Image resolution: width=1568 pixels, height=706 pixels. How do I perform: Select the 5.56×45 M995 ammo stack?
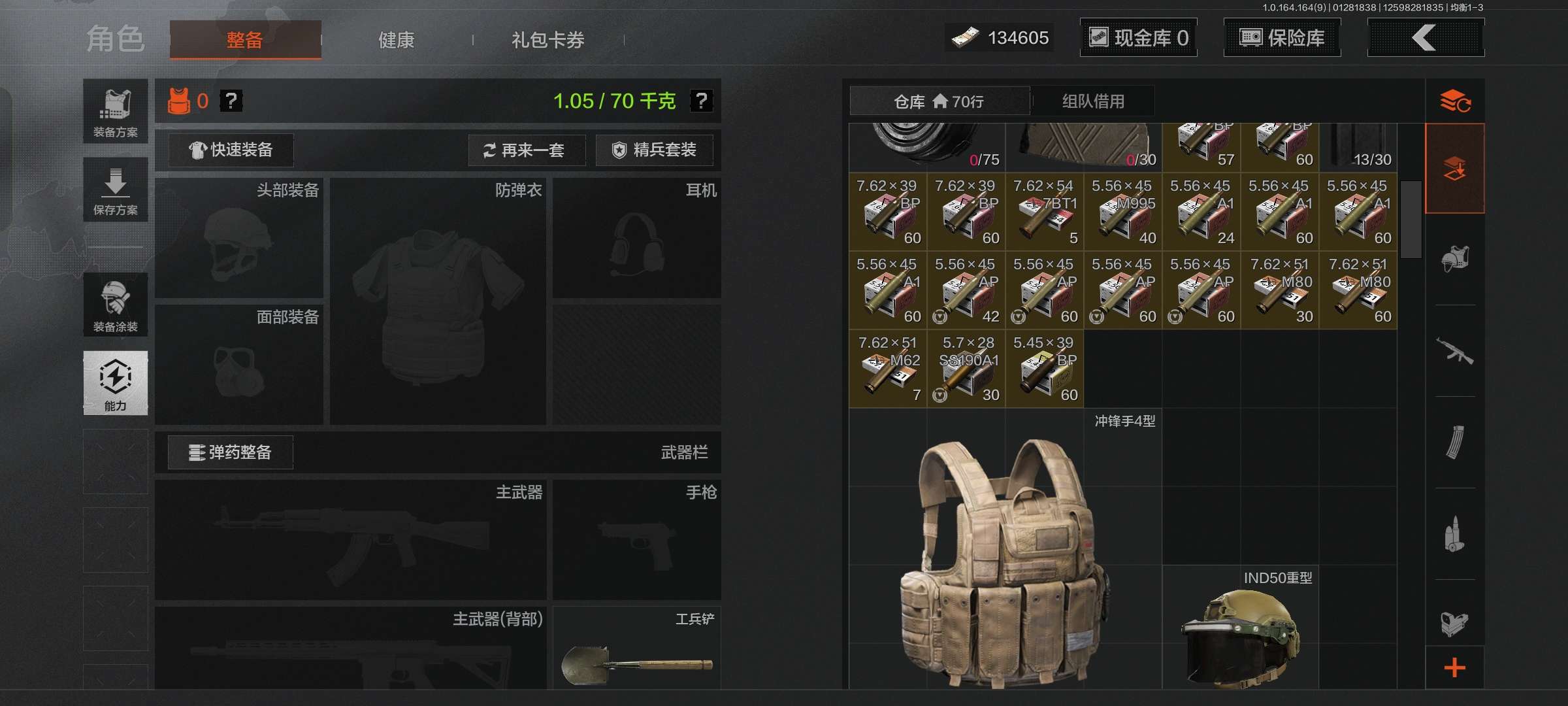pyautogui.click(x=1122, y=212)
